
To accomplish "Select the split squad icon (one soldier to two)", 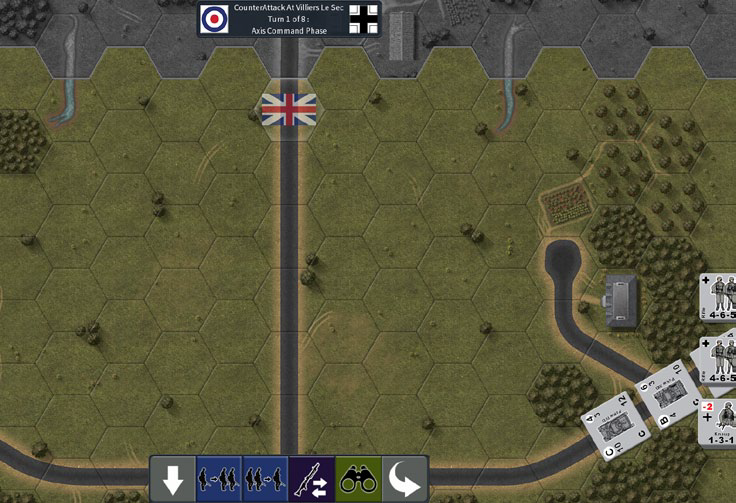I will (219, 478).
